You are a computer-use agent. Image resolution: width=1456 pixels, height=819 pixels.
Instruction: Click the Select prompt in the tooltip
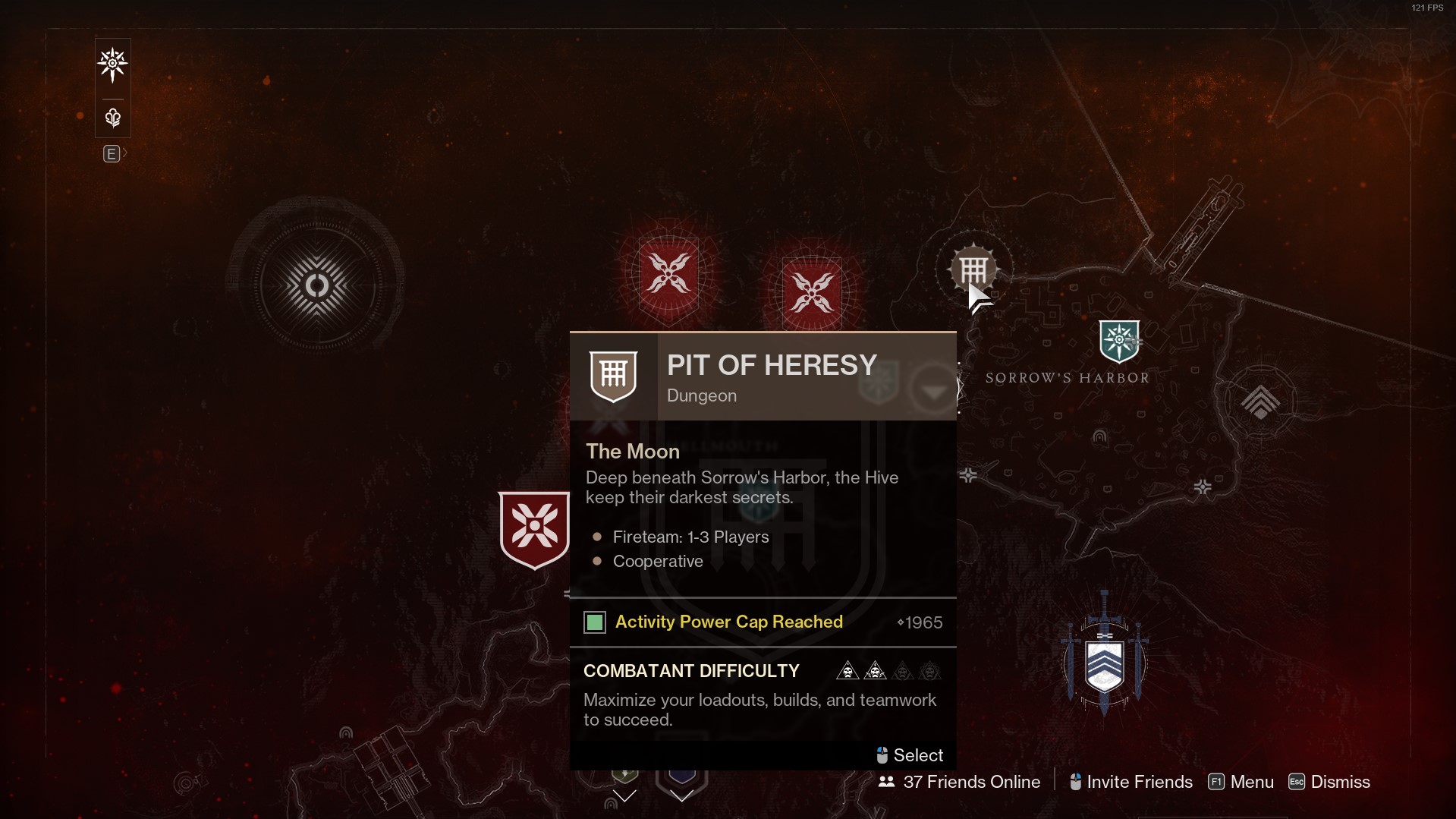coord(910,755)
